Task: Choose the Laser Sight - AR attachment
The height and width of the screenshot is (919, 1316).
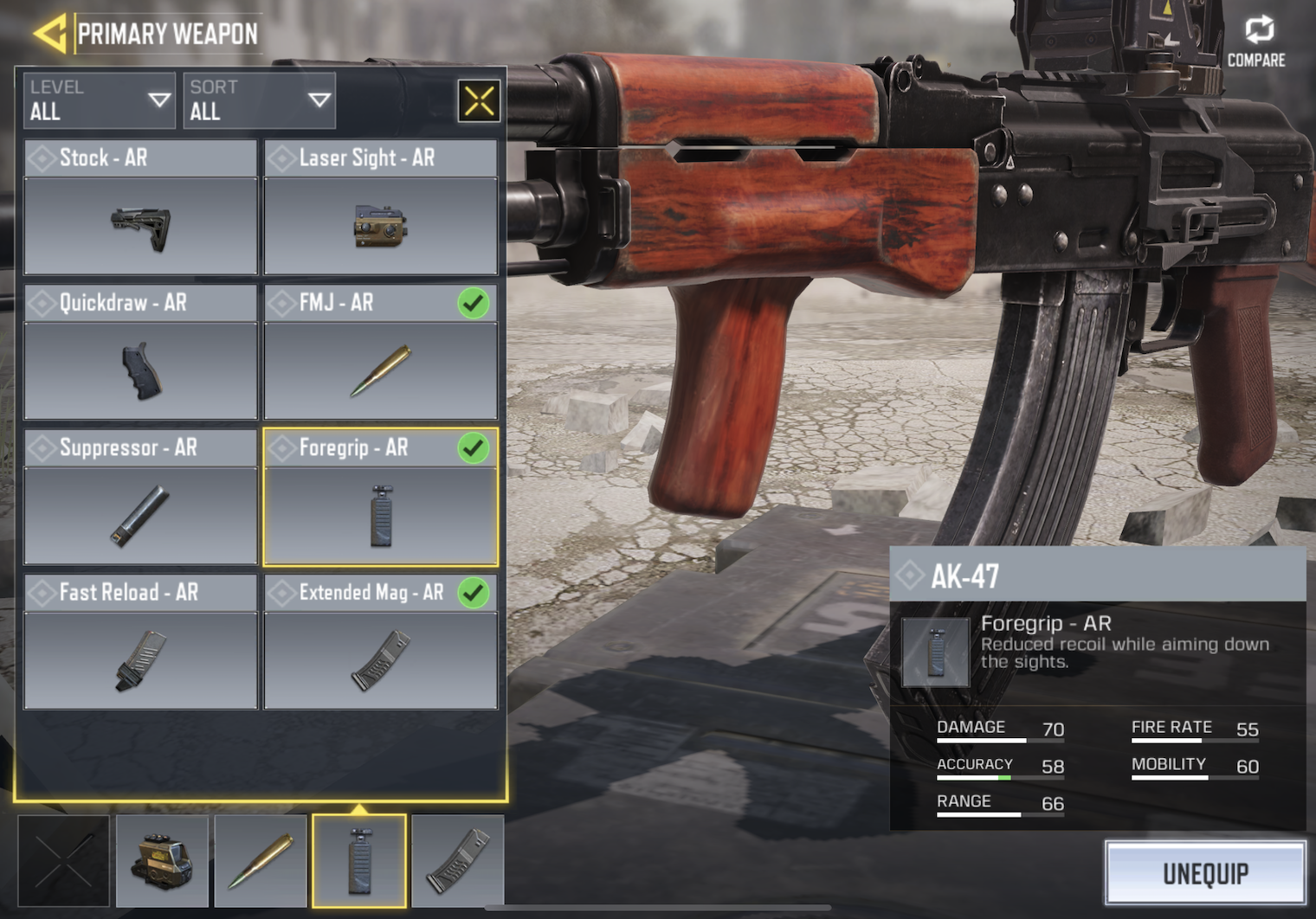Action: coord(380,208)
